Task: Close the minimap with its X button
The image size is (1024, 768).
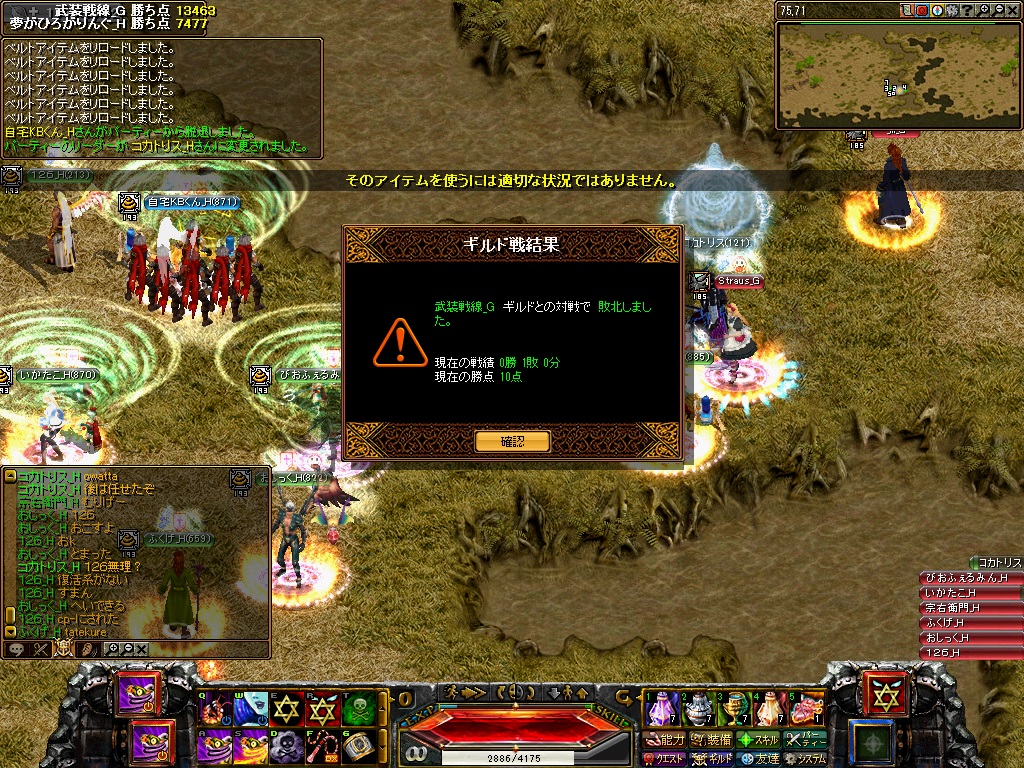Action: tap(1013, 10)
